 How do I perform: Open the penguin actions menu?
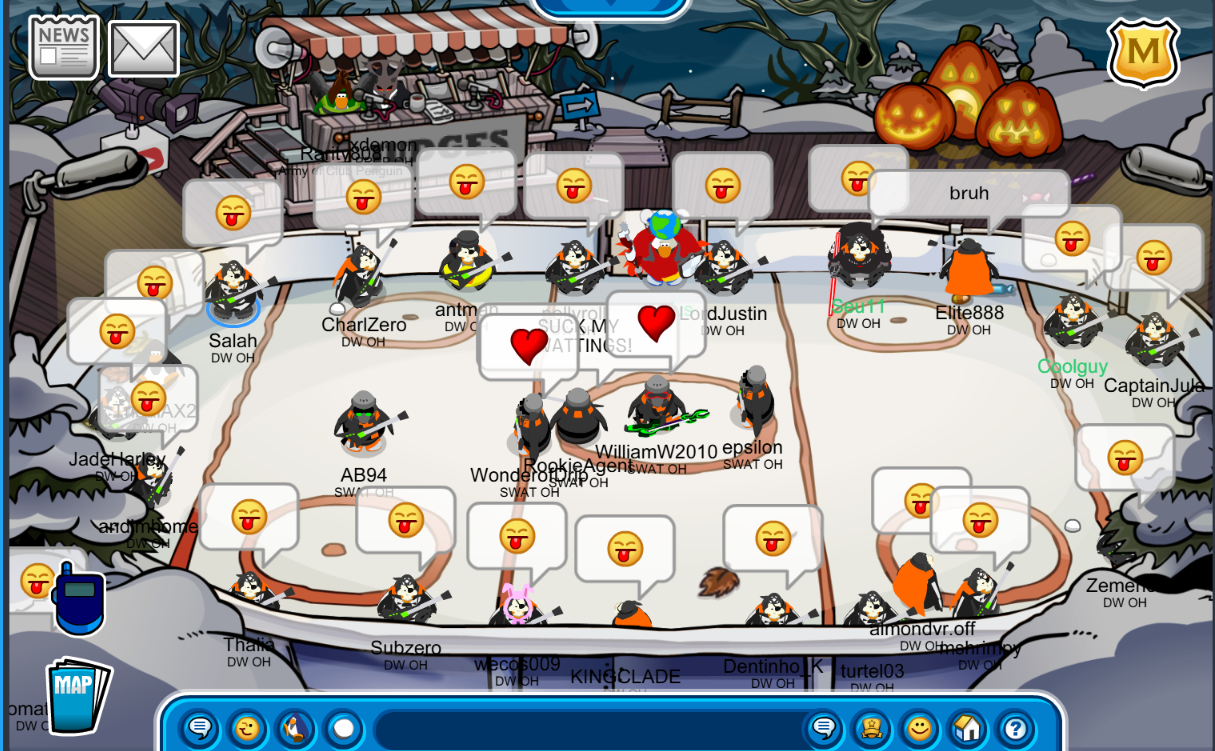click(x=295, y=727)
